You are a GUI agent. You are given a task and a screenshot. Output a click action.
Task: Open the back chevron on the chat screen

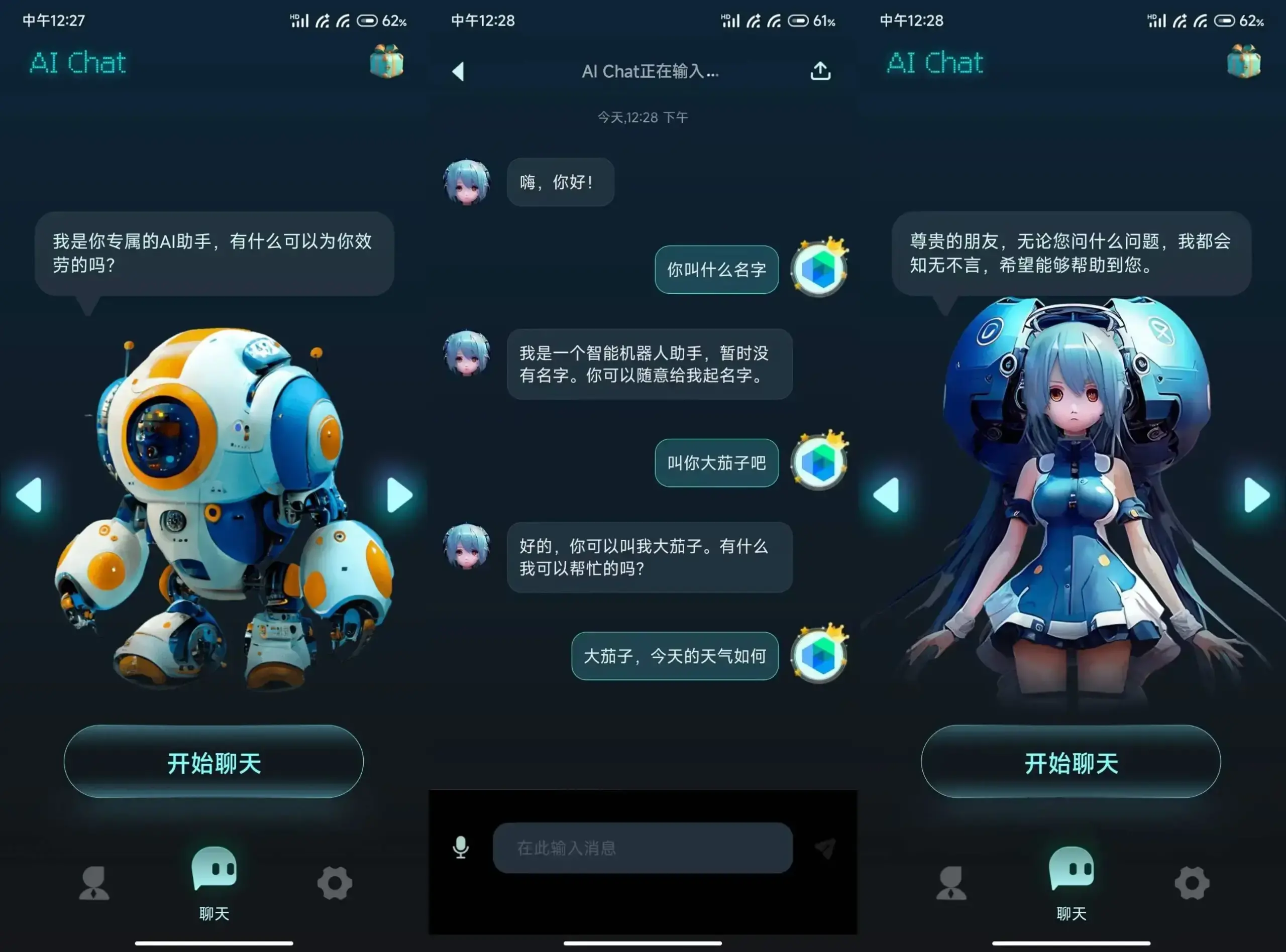[x=457, y=70]
